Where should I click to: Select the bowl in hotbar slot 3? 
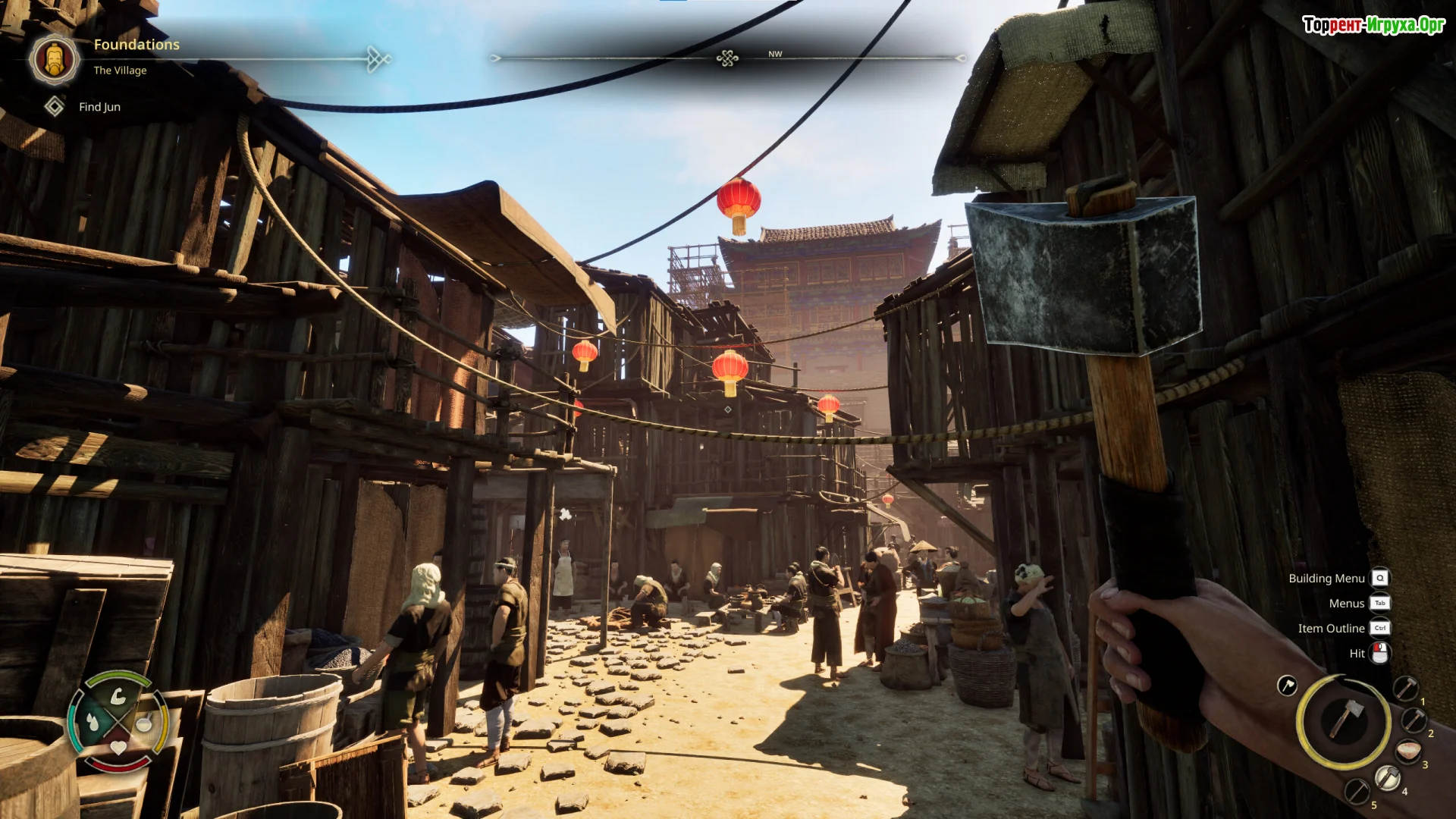click(x=1408, y=751)
